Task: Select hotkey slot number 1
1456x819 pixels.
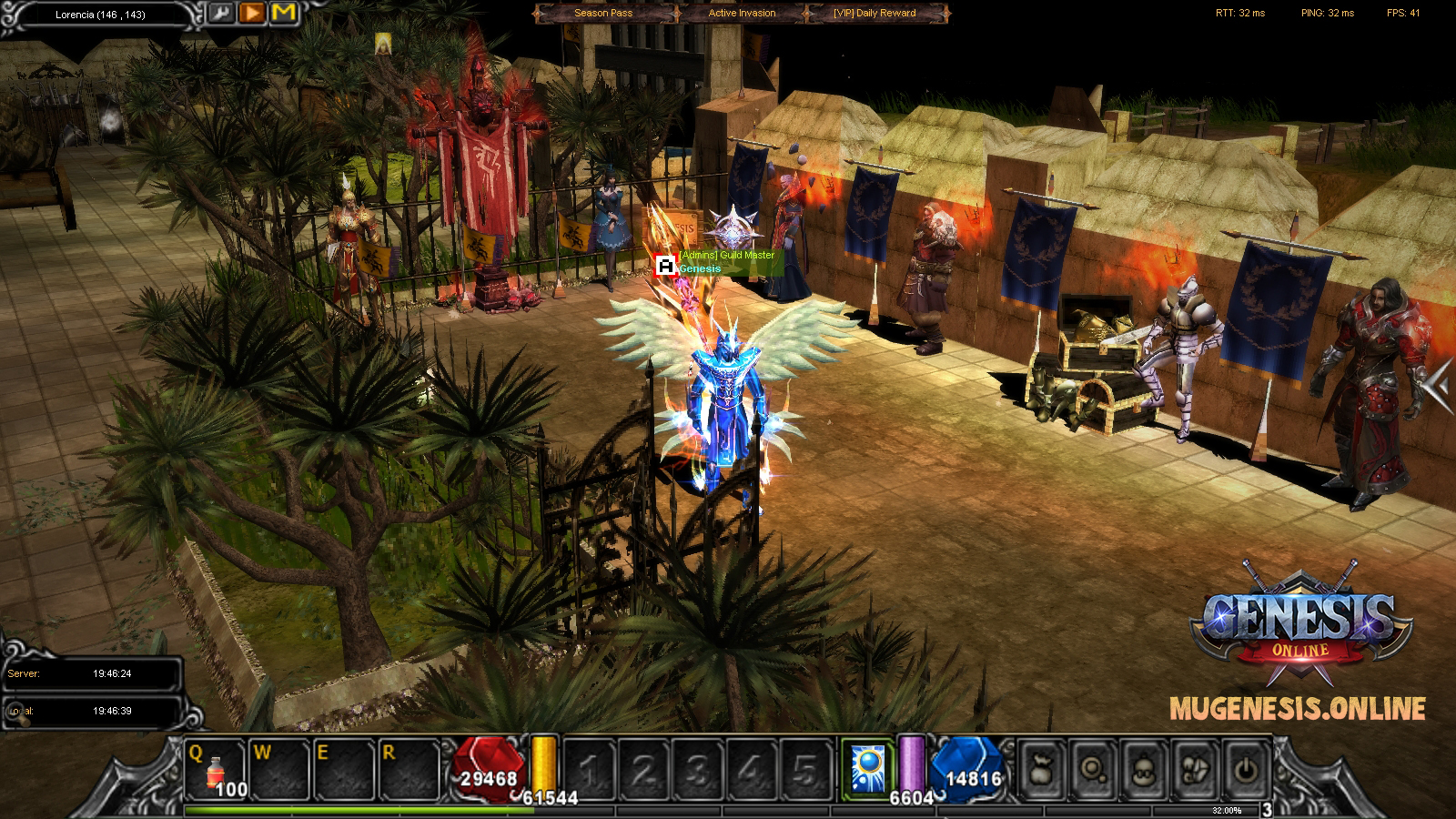Action: click(590, 772)
